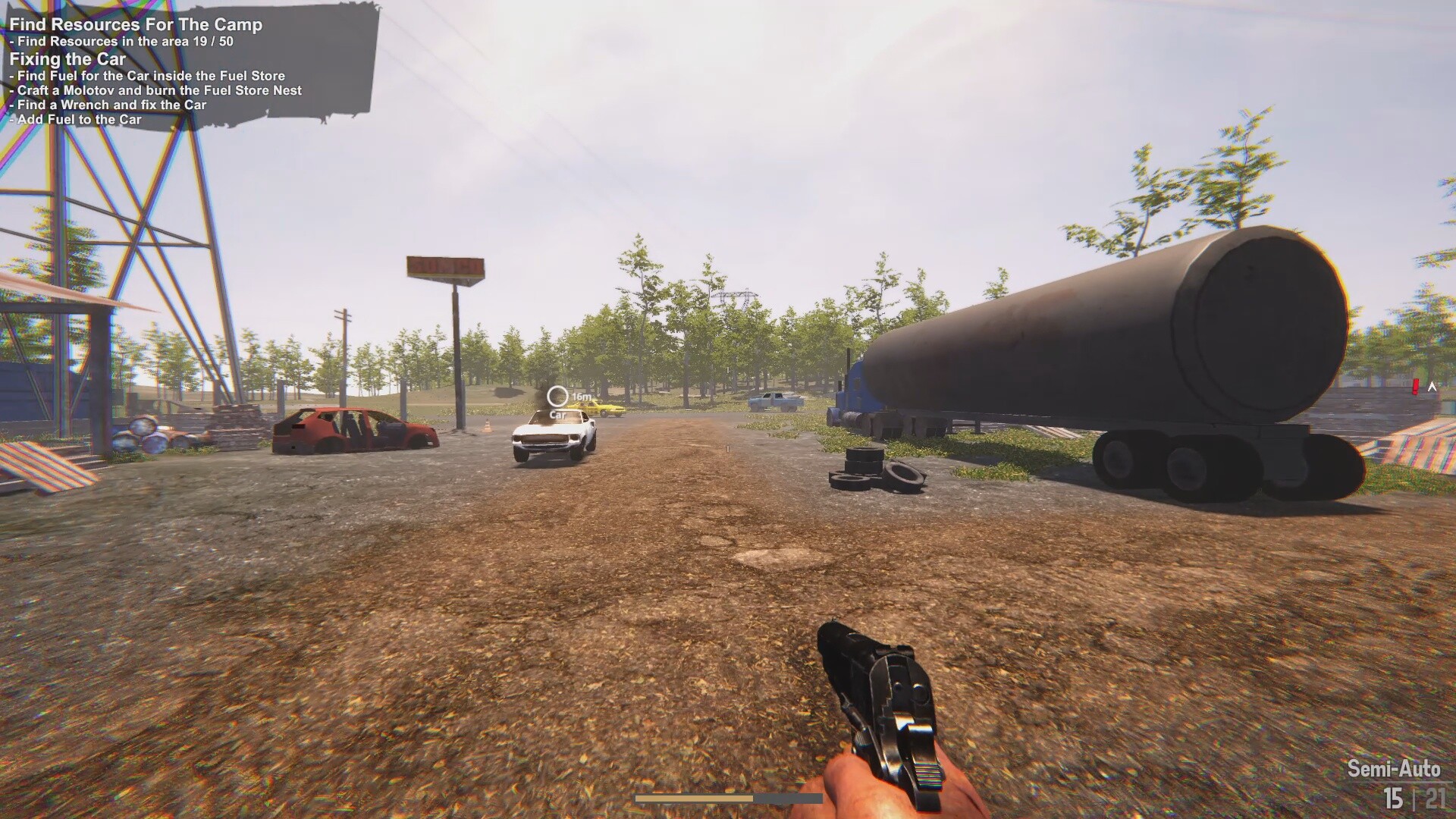Viewport: 1456px width, 819px height.
Task: Select the Find Resources For The Camp header
Action: pyautogui.click(x=133, y=25)
